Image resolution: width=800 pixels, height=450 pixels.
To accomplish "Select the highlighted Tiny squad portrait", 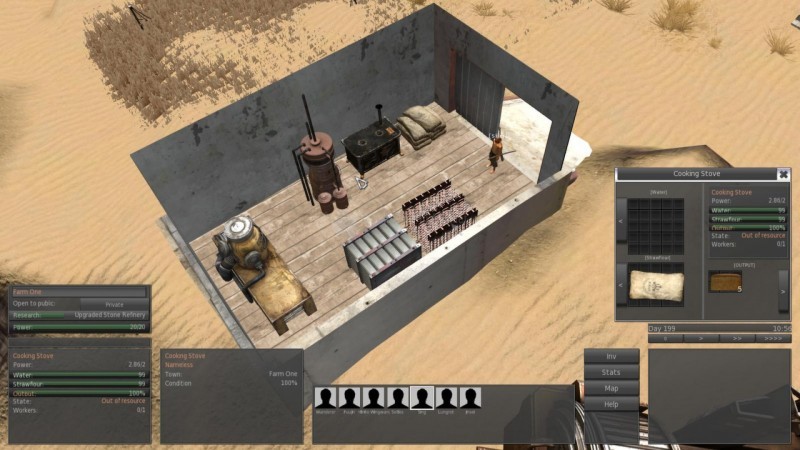I will [422, 398].
